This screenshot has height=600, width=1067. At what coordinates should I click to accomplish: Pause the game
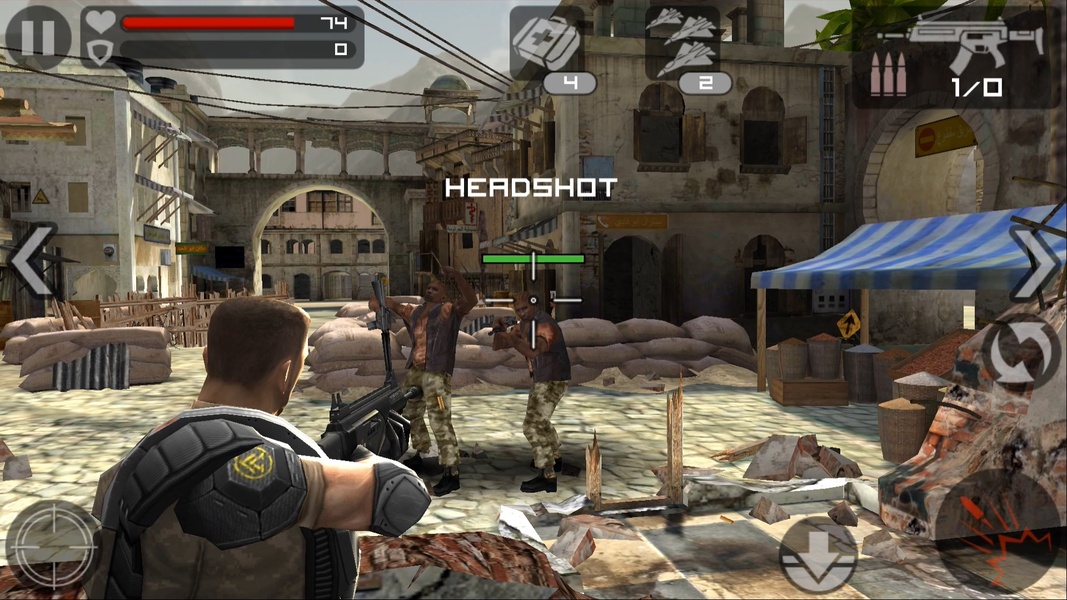pos(38,37)
